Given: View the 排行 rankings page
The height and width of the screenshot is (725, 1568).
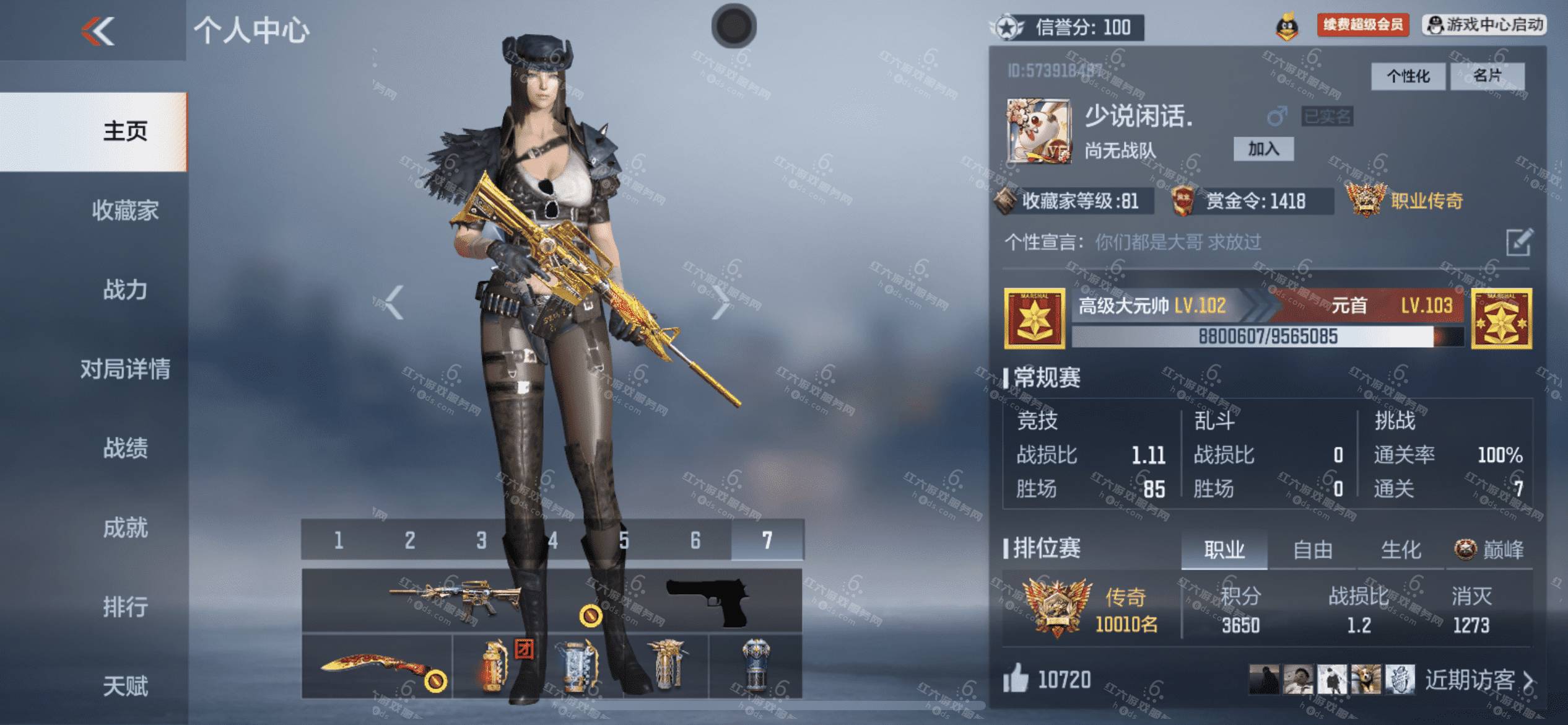Looking at the screenshot, I should [125, 607].
